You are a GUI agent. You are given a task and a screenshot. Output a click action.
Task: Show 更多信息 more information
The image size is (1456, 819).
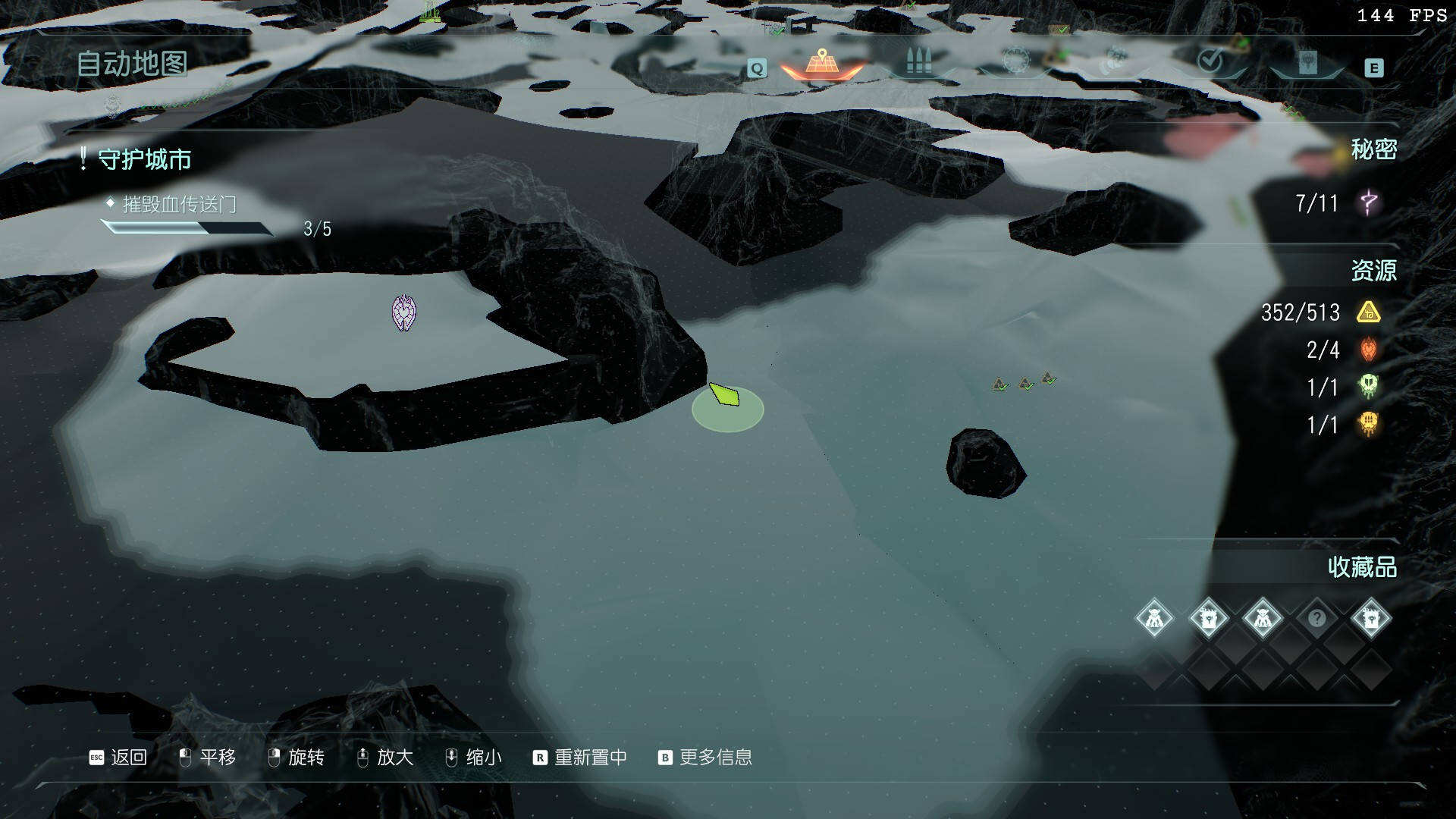pos(705,757)
